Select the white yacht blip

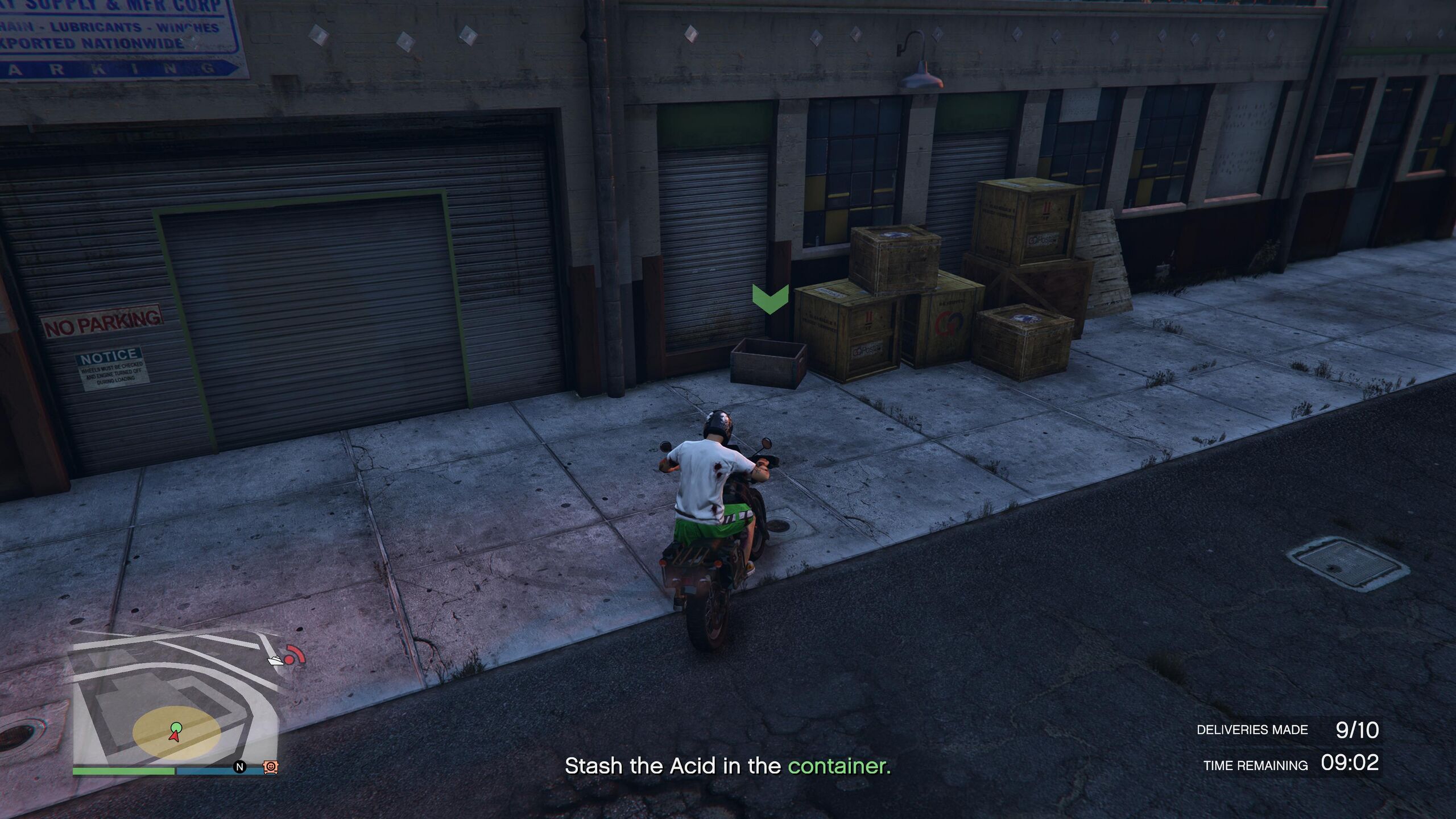pyautogui.click(x=276, y=660)
